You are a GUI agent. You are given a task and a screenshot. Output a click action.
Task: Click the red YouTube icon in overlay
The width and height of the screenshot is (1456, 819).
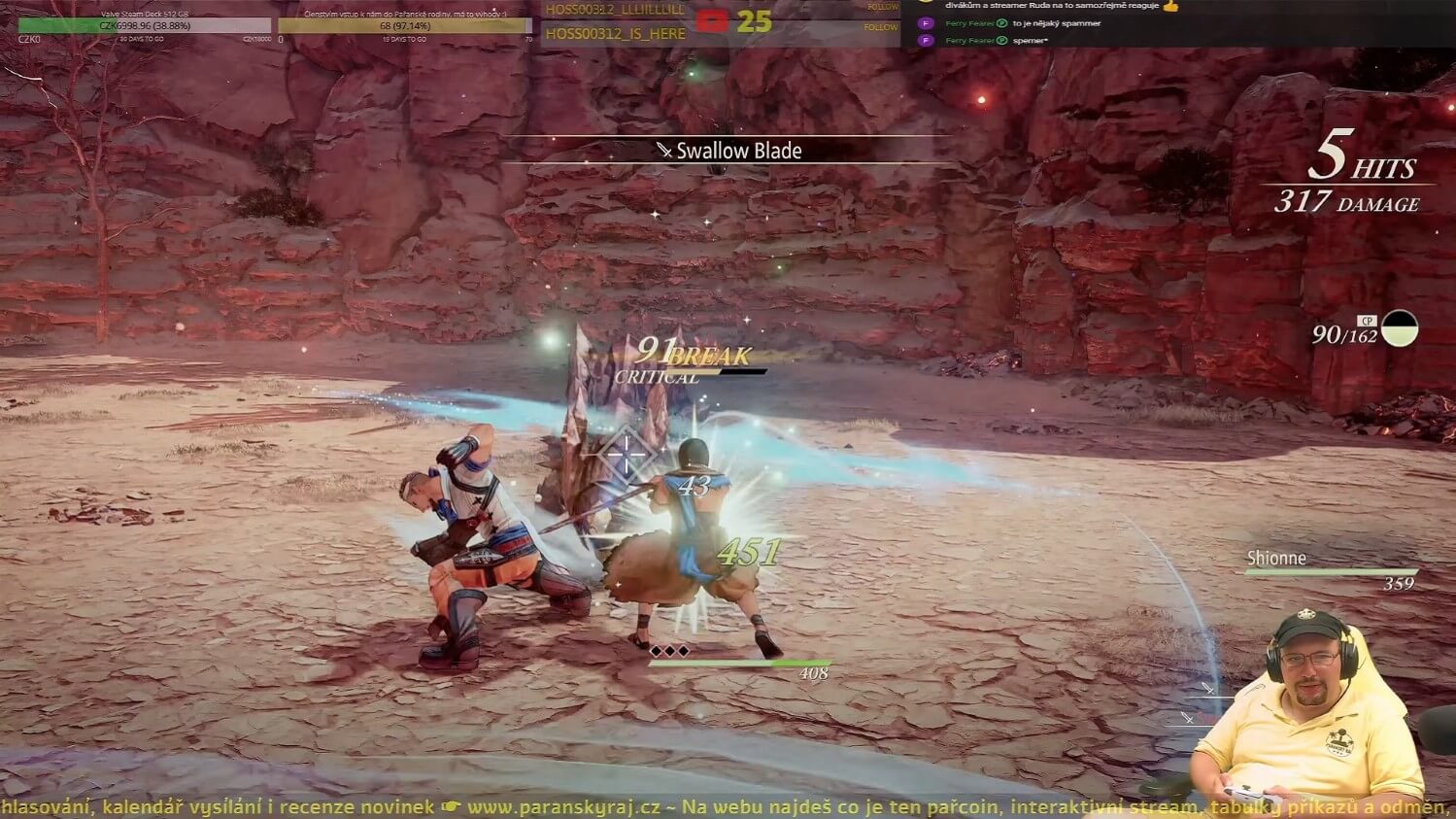coord(712,20)
